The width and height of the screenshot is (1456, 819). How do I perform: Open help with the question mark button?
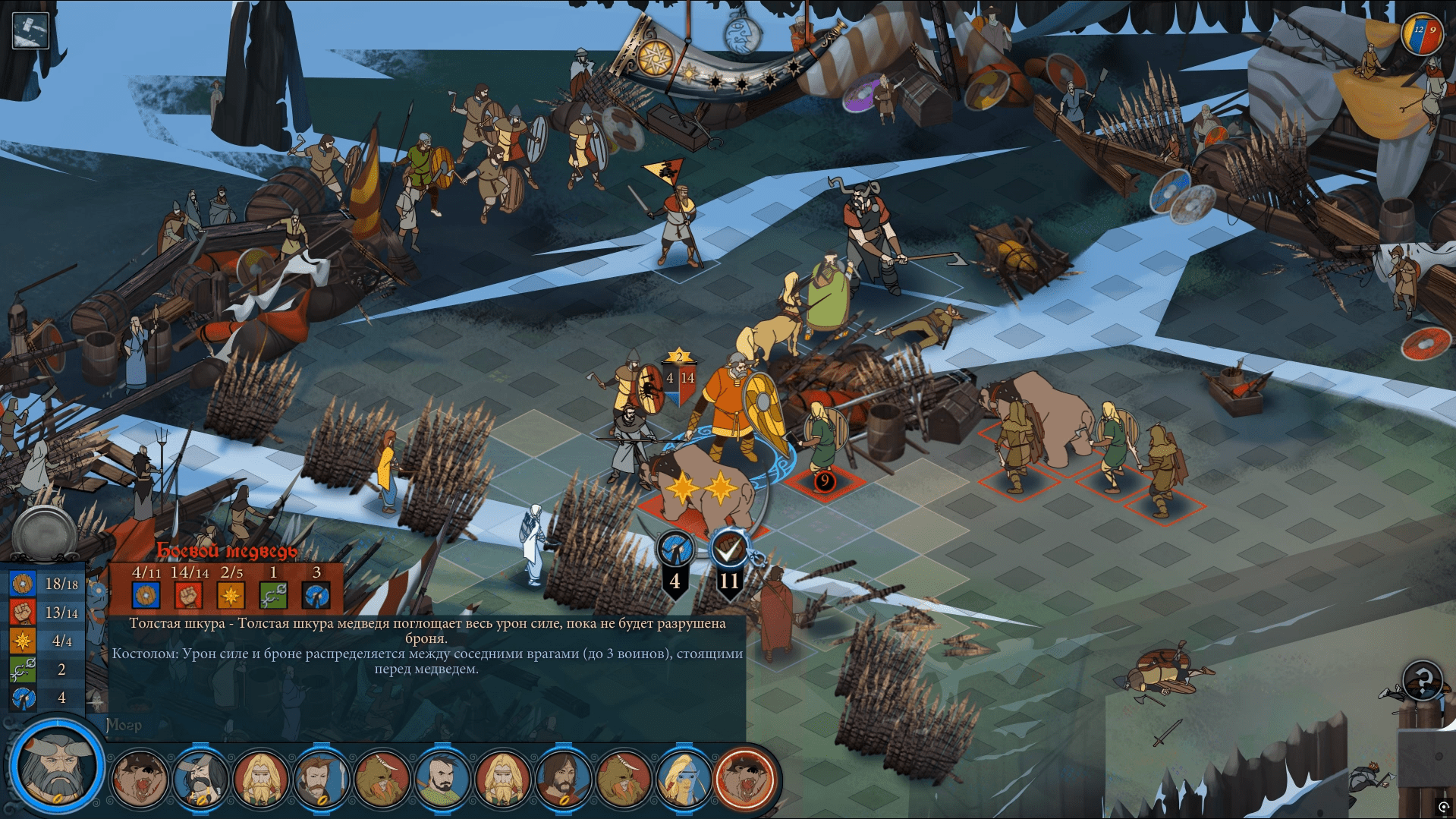tap(1422, 679)
